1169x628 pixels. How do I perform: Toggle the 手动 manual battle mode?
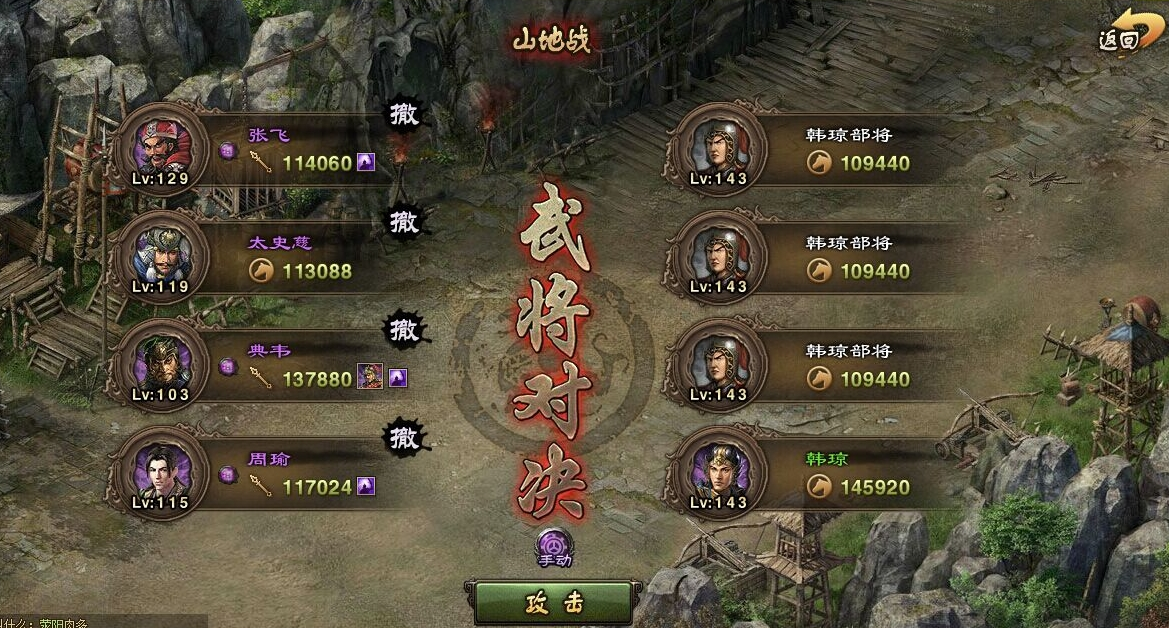click(553, 546)
